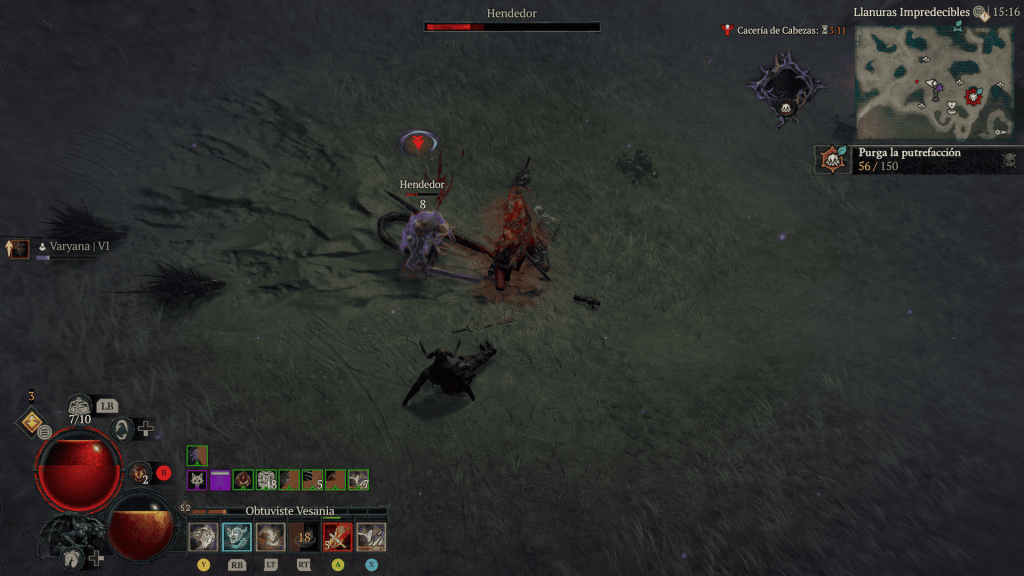Screen dimensions: 1024x576
Task: Click the thorned seasonal frame with skull icon
Action: click(786, 90)
